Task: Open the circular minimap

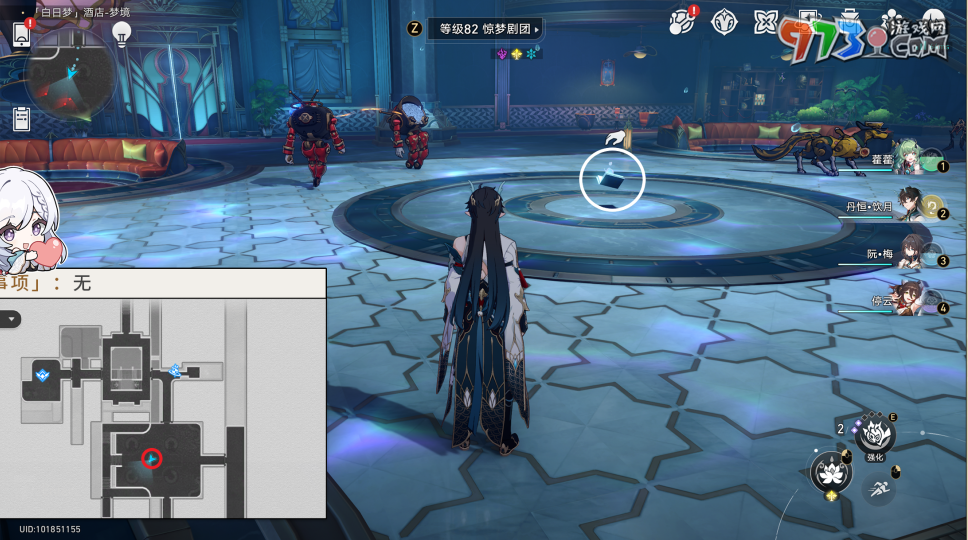Action: click(x=70, y=77)
